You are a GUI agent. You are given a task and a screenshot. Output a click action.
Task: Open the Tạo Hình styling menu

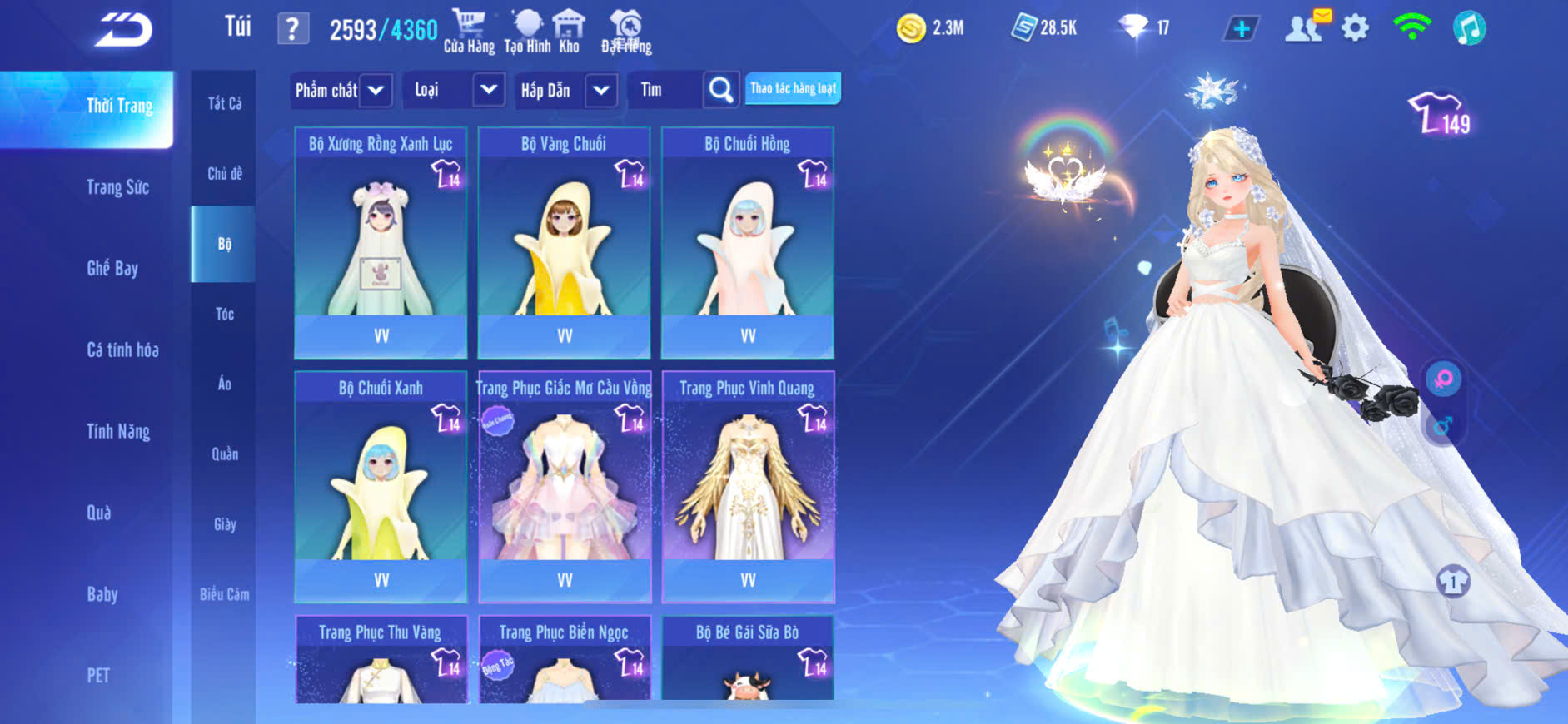[527, 32]
